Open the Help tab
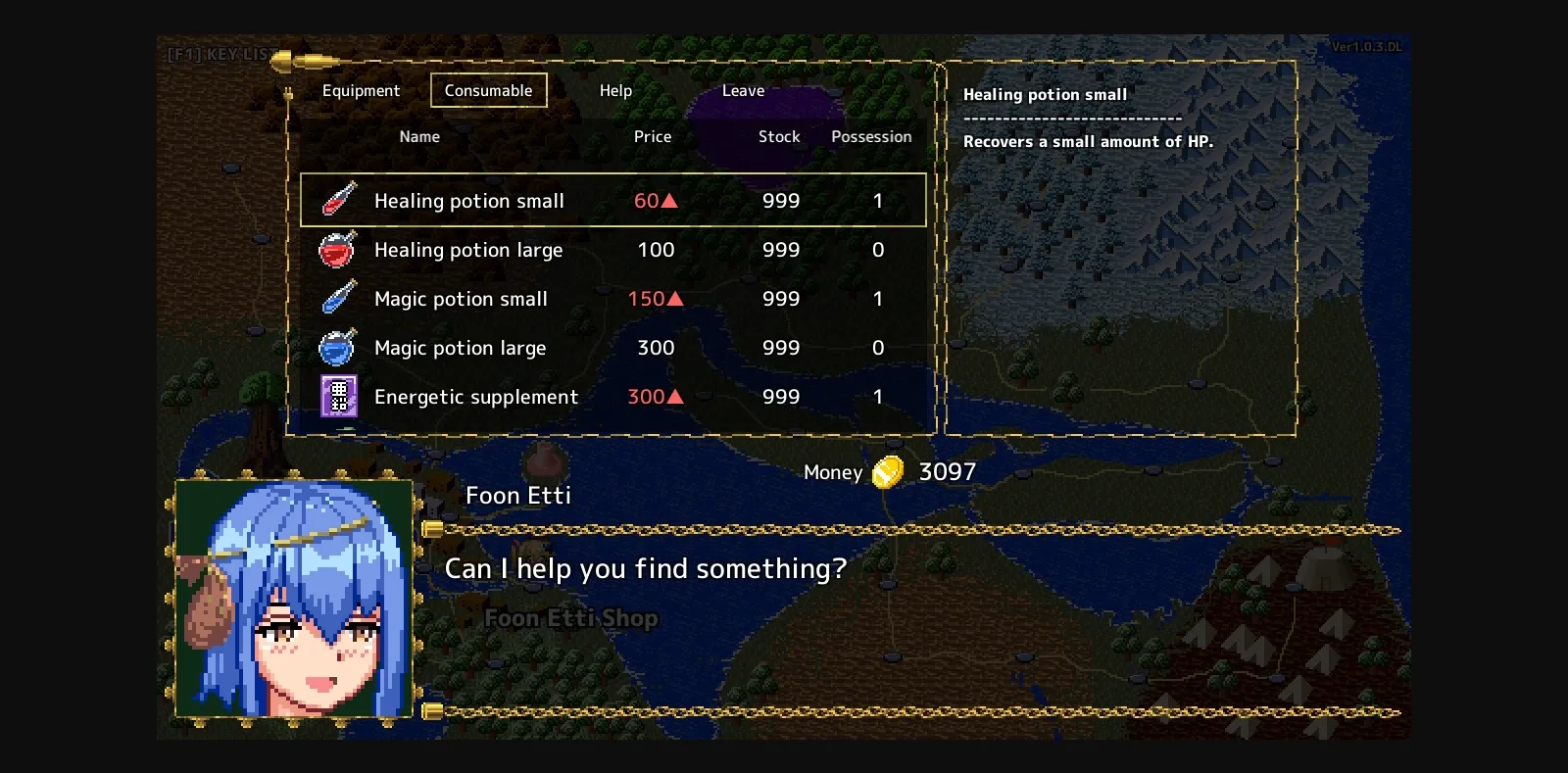 [615, 90]
